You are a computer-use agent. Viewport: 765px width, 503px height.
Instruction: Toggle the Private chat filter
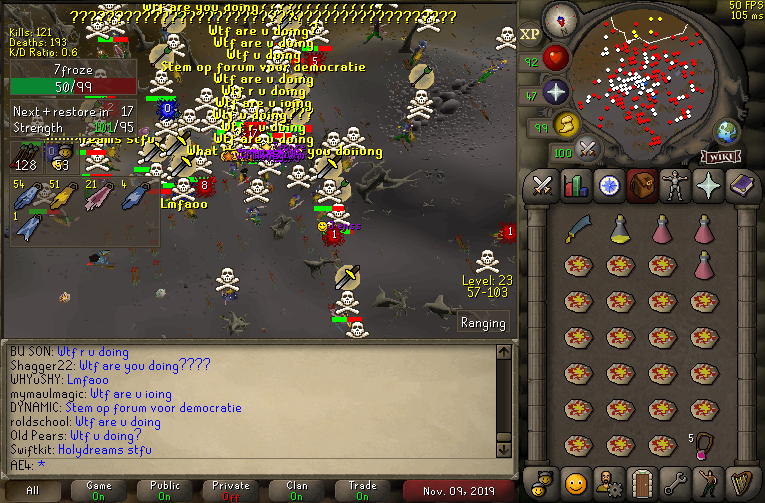231,490
